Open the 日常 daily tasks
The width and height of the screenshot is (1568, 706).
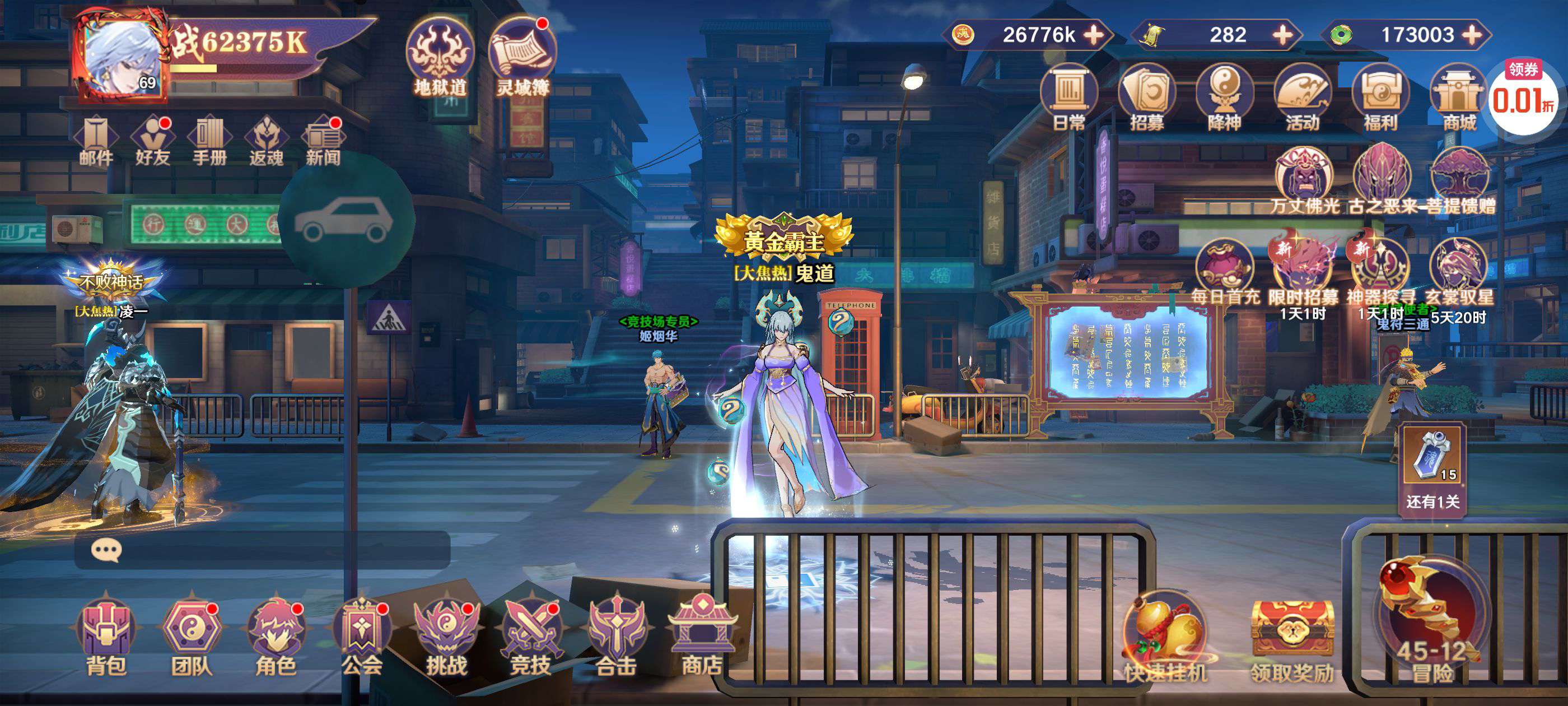pos(1069,97)
